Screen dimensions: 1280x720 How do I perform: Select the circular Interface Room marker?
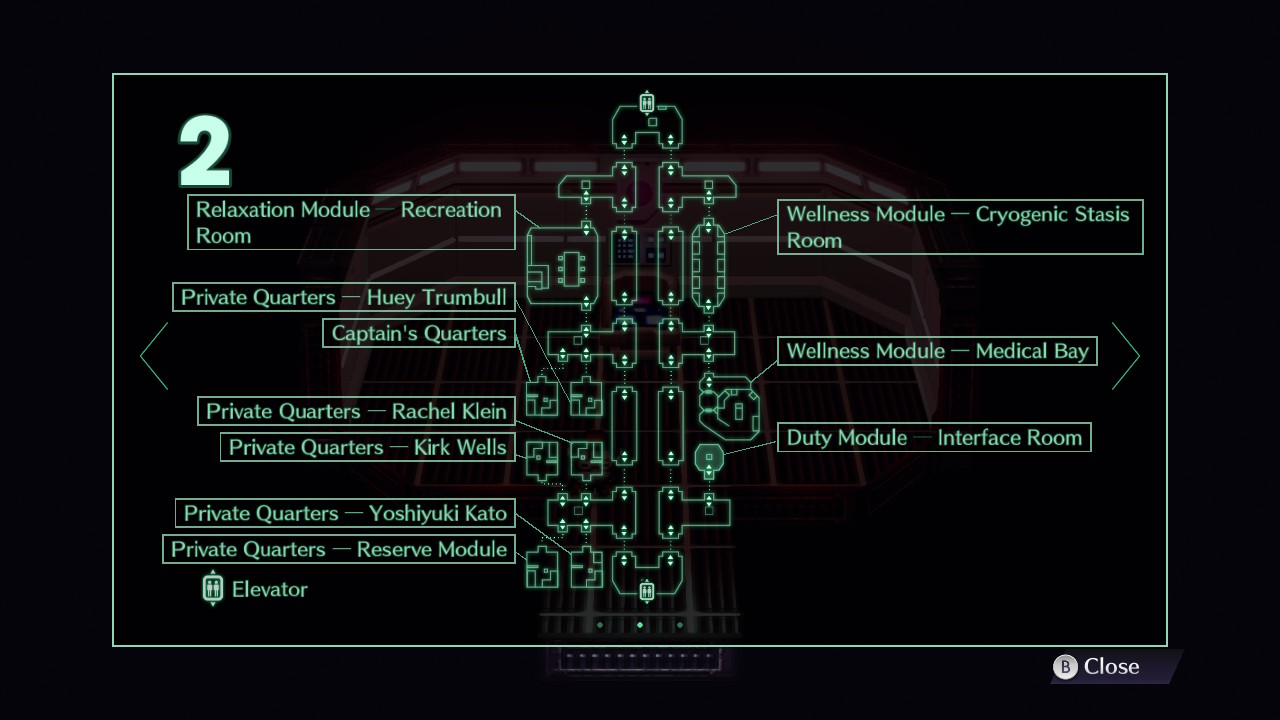(710, 456)
